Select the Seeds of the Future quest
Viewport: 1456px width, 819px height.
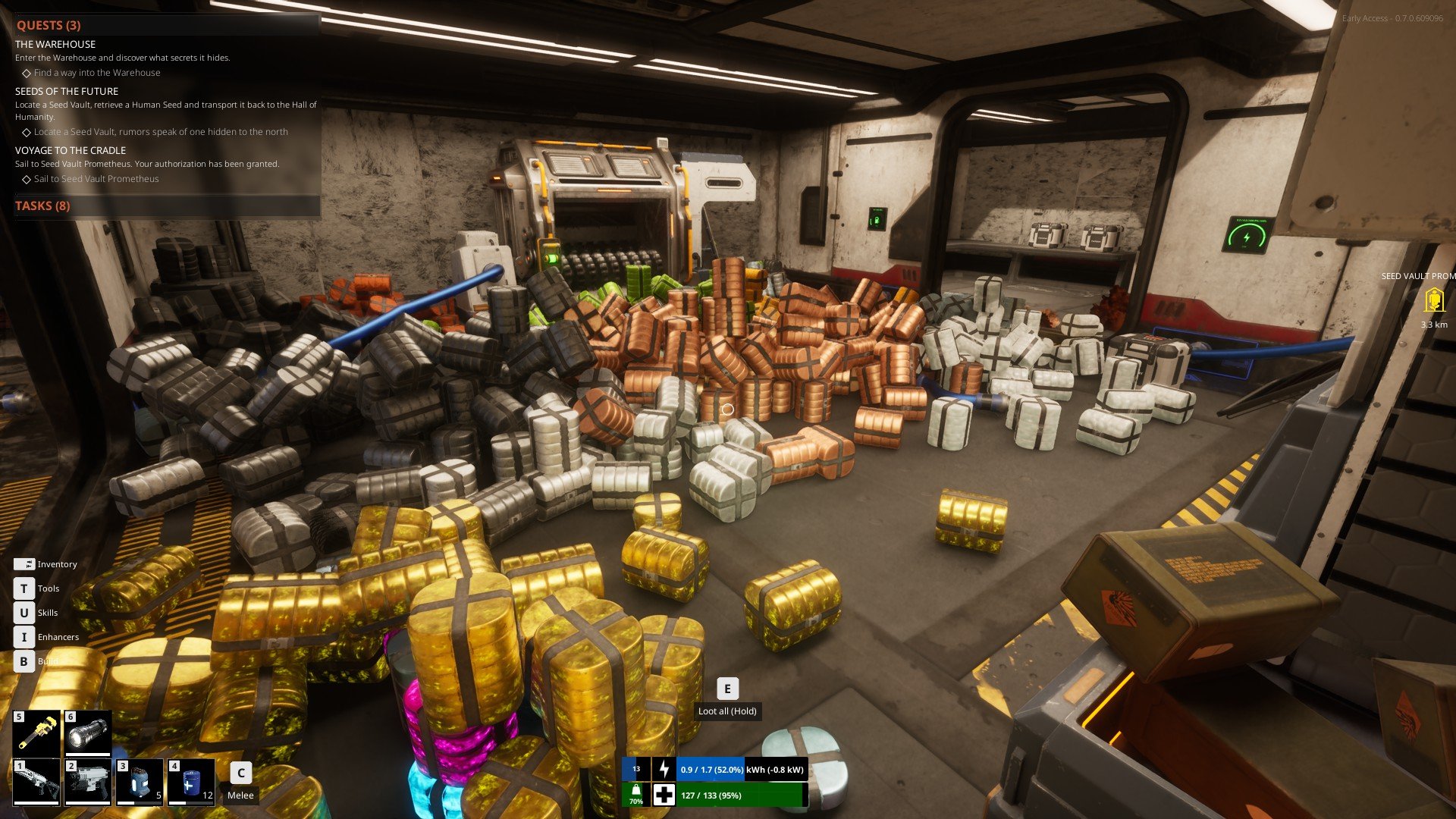pyautogui.click(x=67, y=91)
